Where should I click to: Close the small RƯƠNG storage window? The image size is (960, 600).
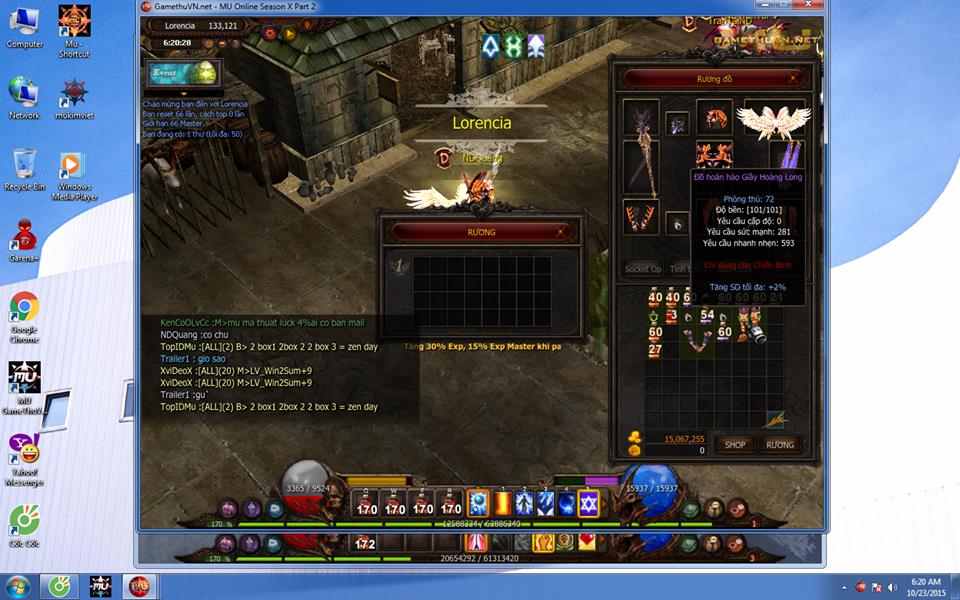(x=561, y=232)
